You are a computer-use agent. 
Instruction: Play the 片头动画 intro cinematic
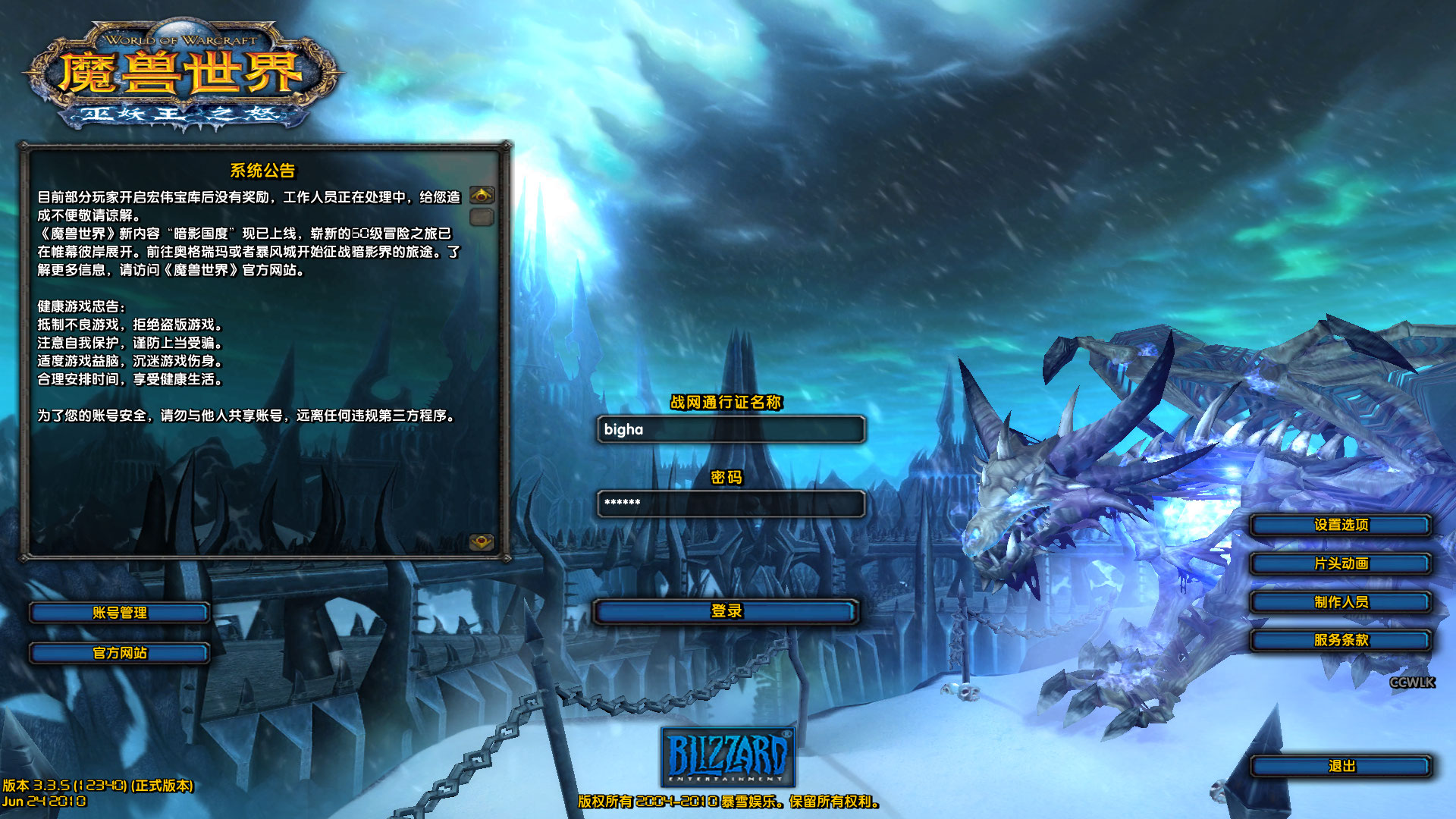point(1341,563)
